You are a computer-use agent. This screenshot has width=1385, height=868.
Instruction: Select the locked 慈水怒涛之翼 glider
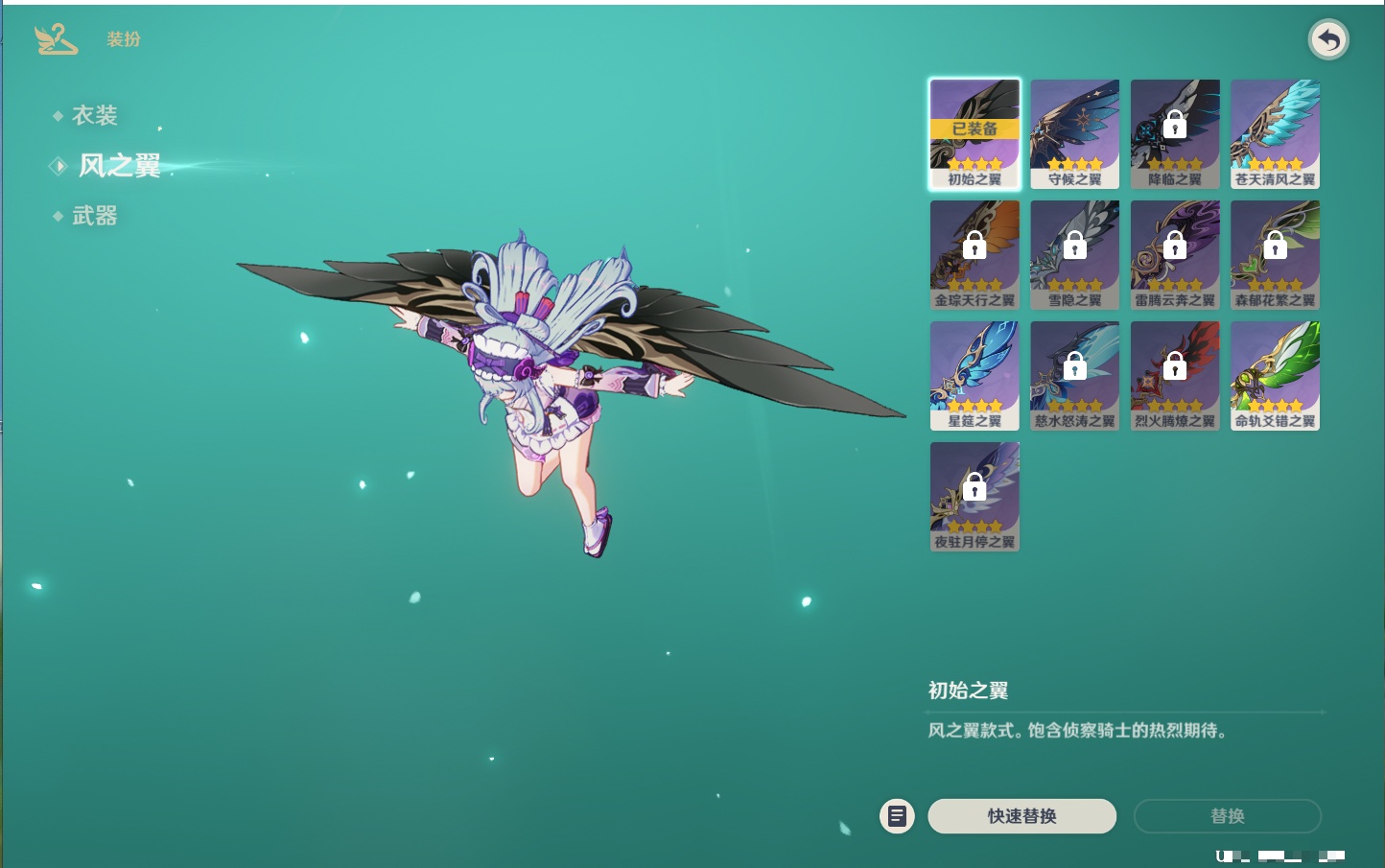1074,376
